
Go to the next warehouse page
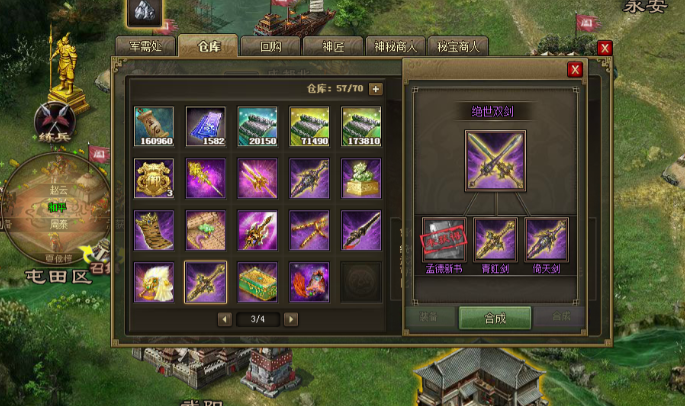pyautogui.click(x=290, y=319)
